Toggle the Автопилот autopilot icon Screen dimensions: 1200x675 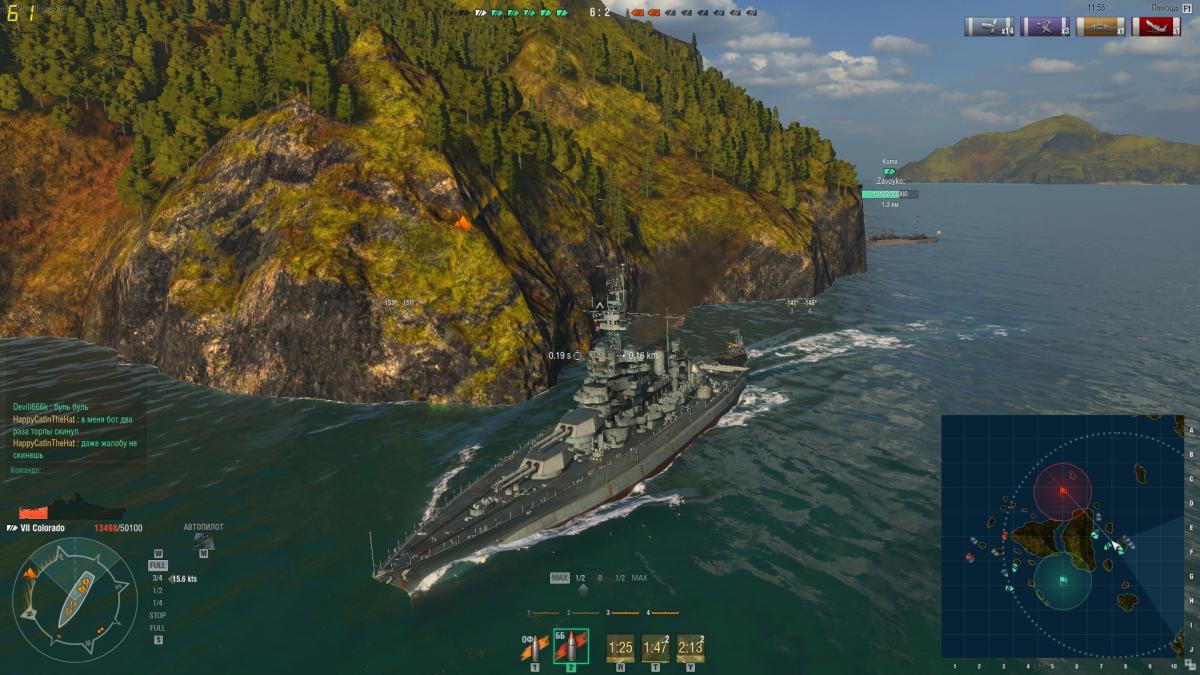pyautogui.click(x=203, y=541)
